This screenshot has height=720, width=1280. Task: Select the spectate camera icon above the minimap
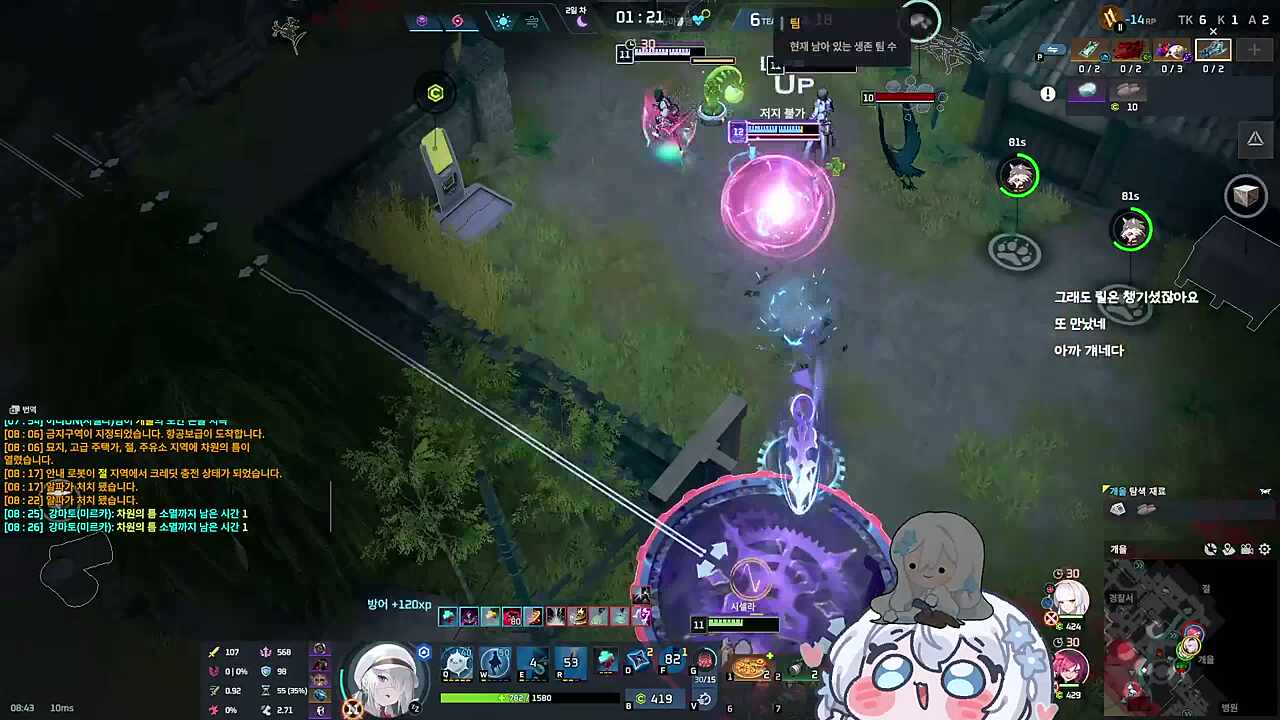click(x=1247, y=549)
